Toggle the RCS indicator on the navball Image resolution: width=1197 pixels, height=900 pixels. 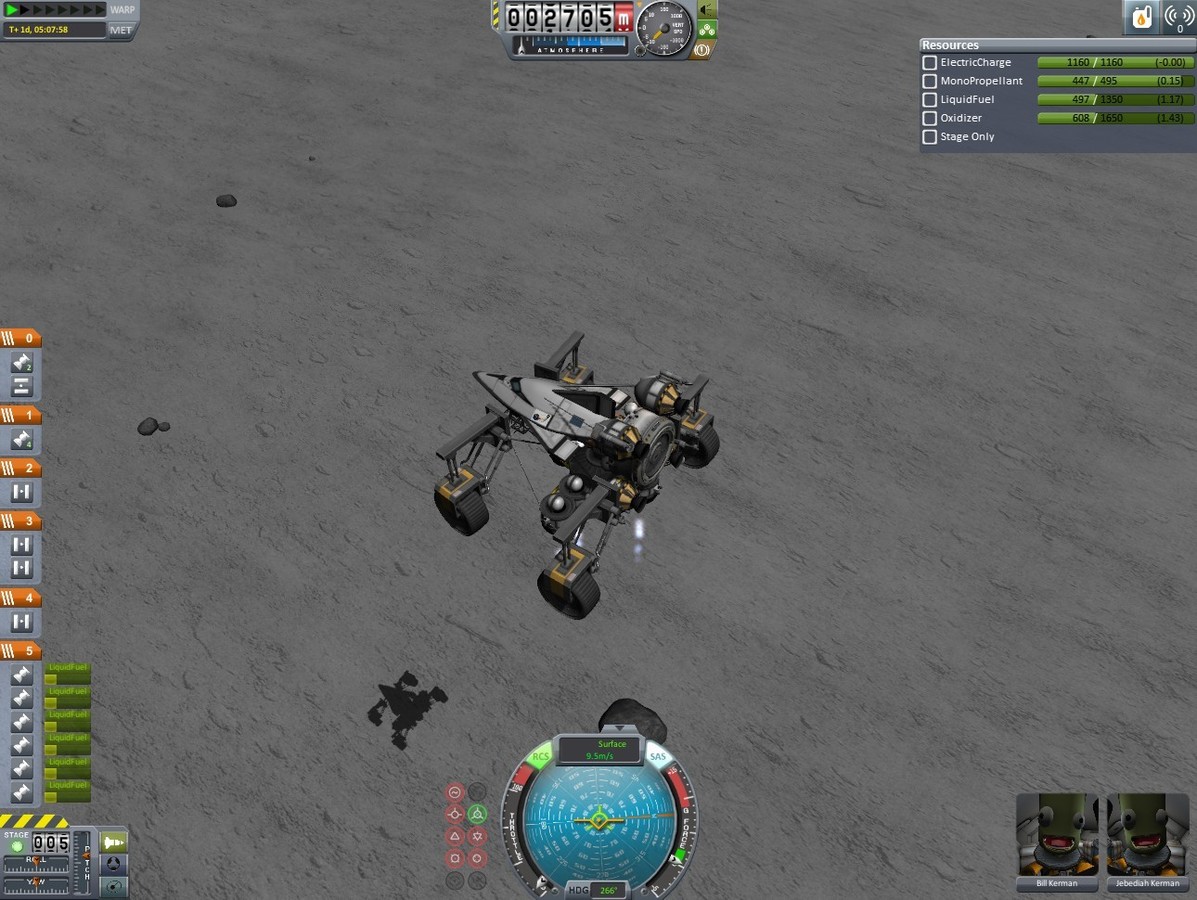(541, 756)
